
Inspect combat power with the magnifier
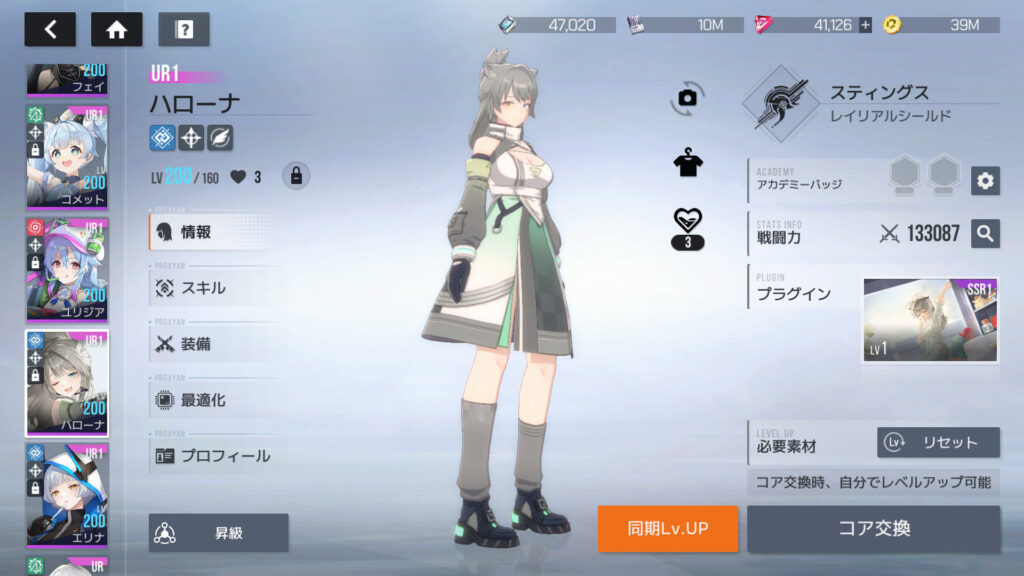tap(985, 233)
